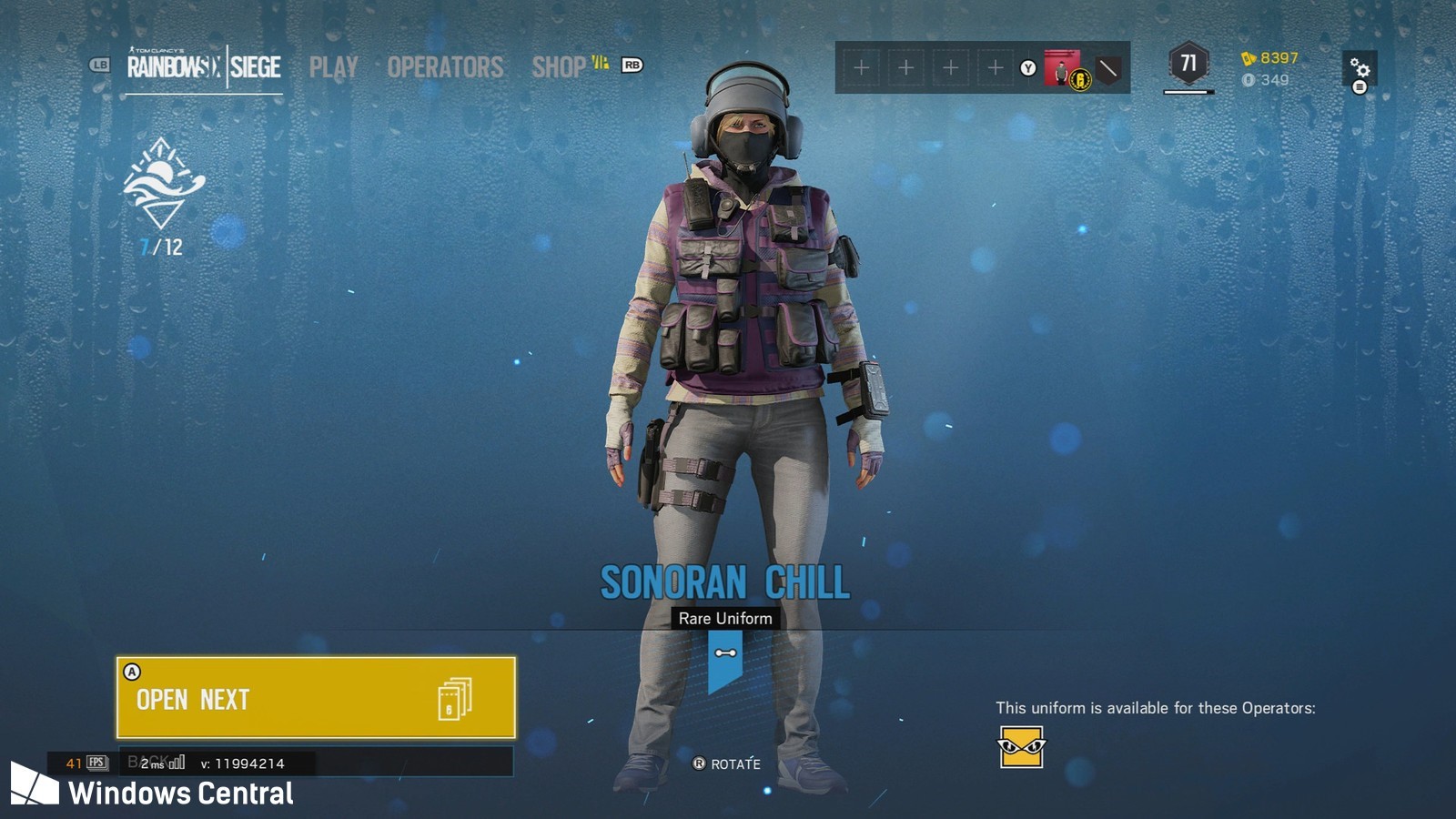Click the level 71 clearance badge
Screen dimensions: 1456x819
pyautogui.click(x=1188, y=64)
